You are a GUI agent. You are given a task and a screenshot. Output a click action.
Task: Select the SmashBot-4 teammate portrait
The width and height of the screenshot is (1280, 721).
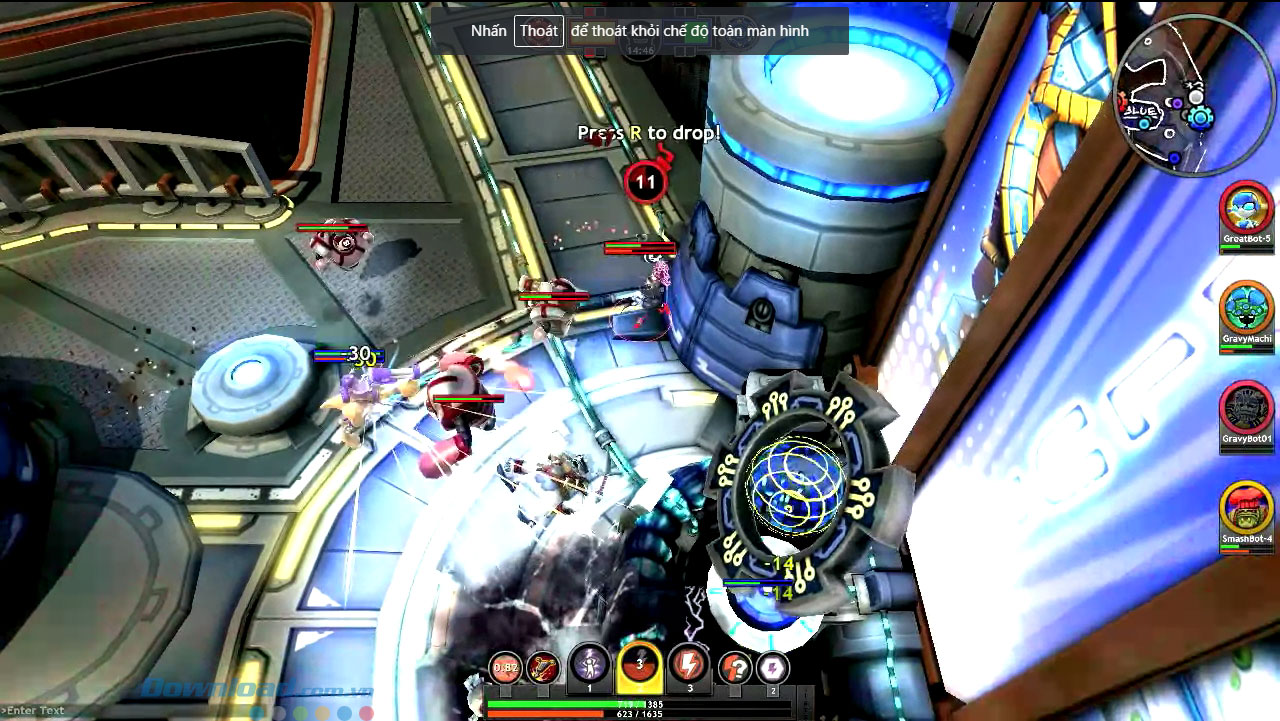[x=1246, y=508]
